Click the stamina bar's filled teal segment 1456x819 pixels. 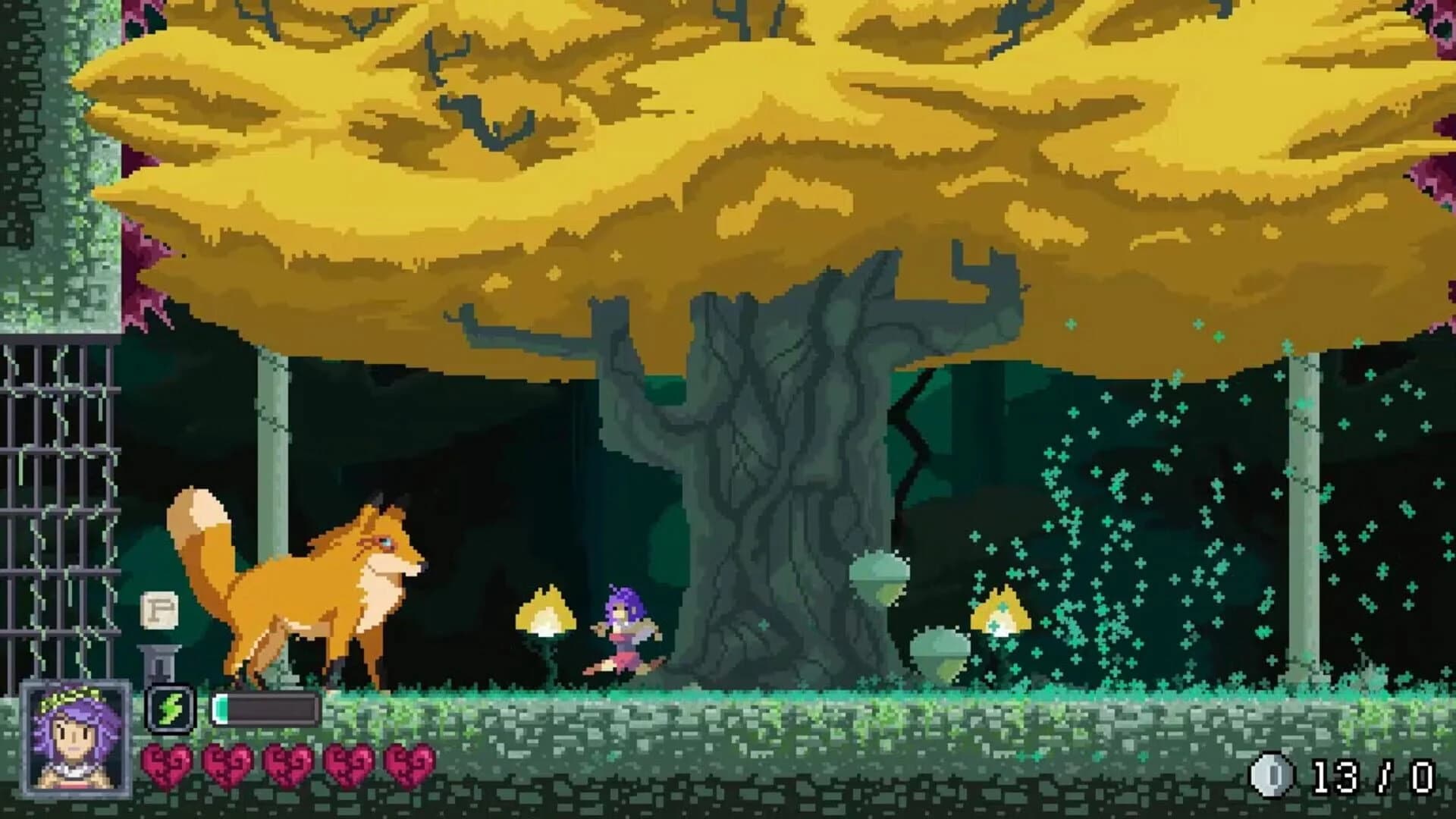click(221, 708)
